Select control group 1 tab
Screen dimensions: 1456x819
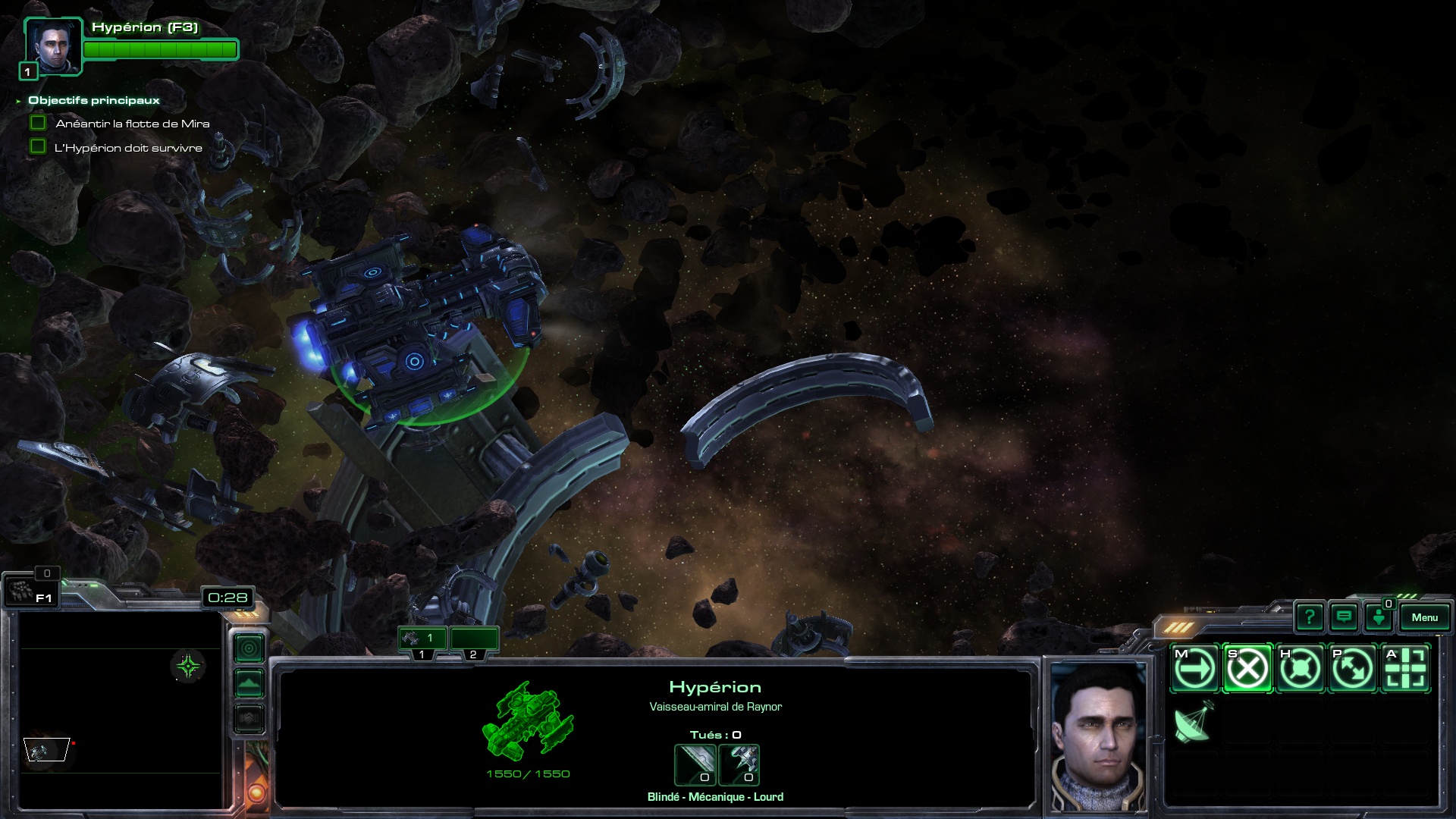pos(422,639)
